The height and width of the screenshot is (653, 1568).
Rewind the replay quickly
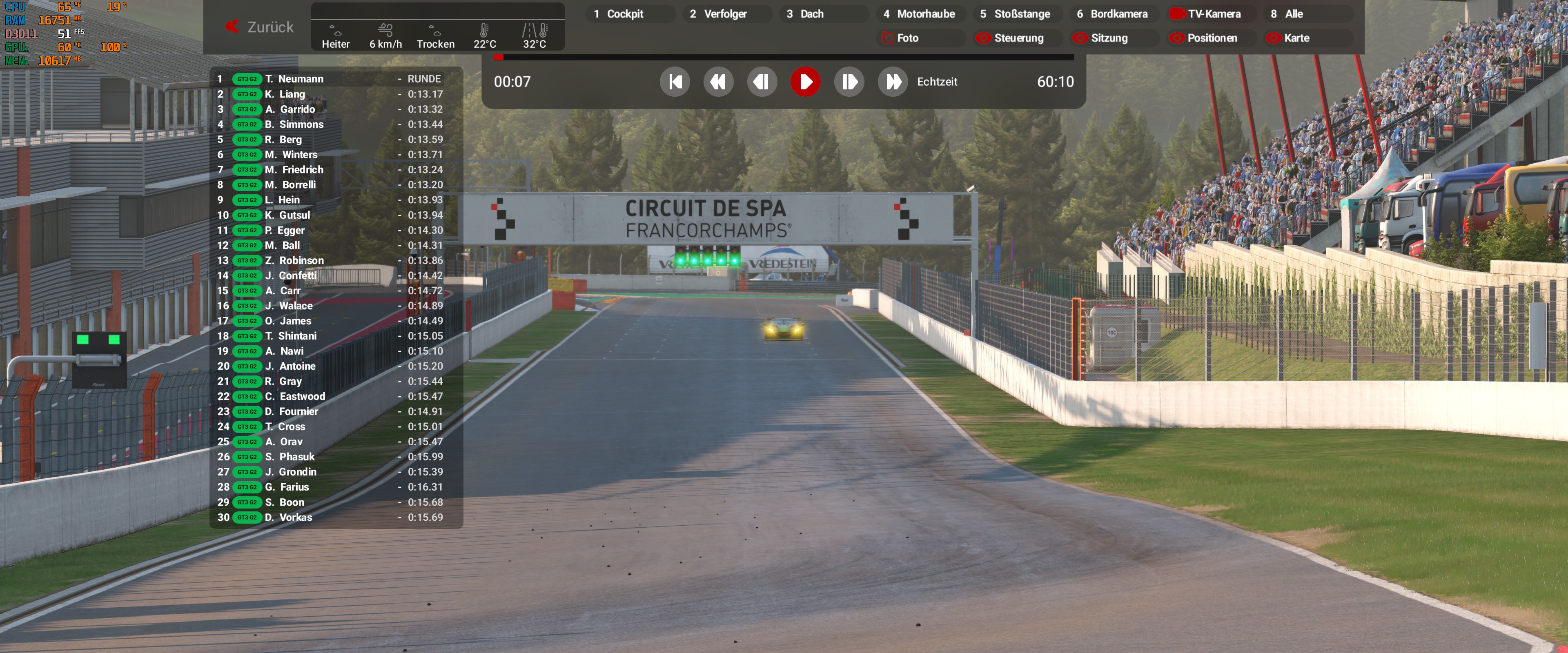coord(718,82)
